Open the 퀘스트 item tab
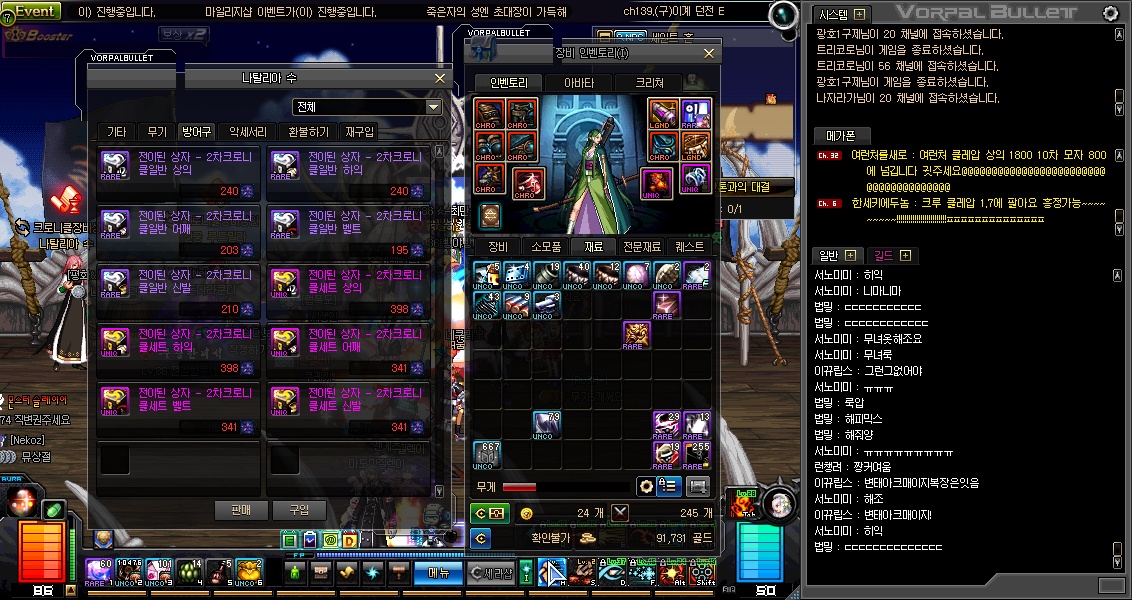The width and height of the screenshot is (1132, 600). [x=689, y=246]
